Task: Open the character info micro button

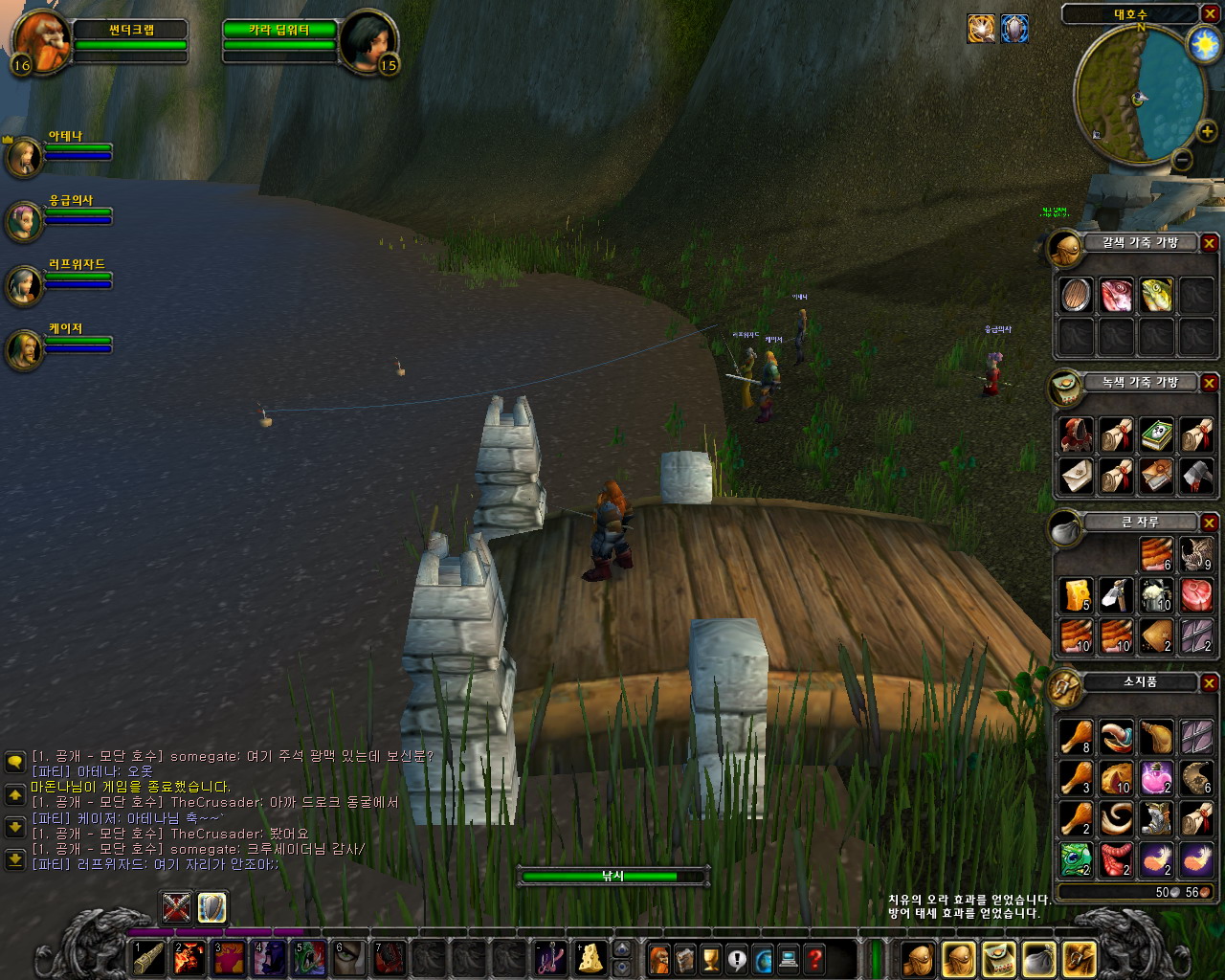Action: point(659,958)
